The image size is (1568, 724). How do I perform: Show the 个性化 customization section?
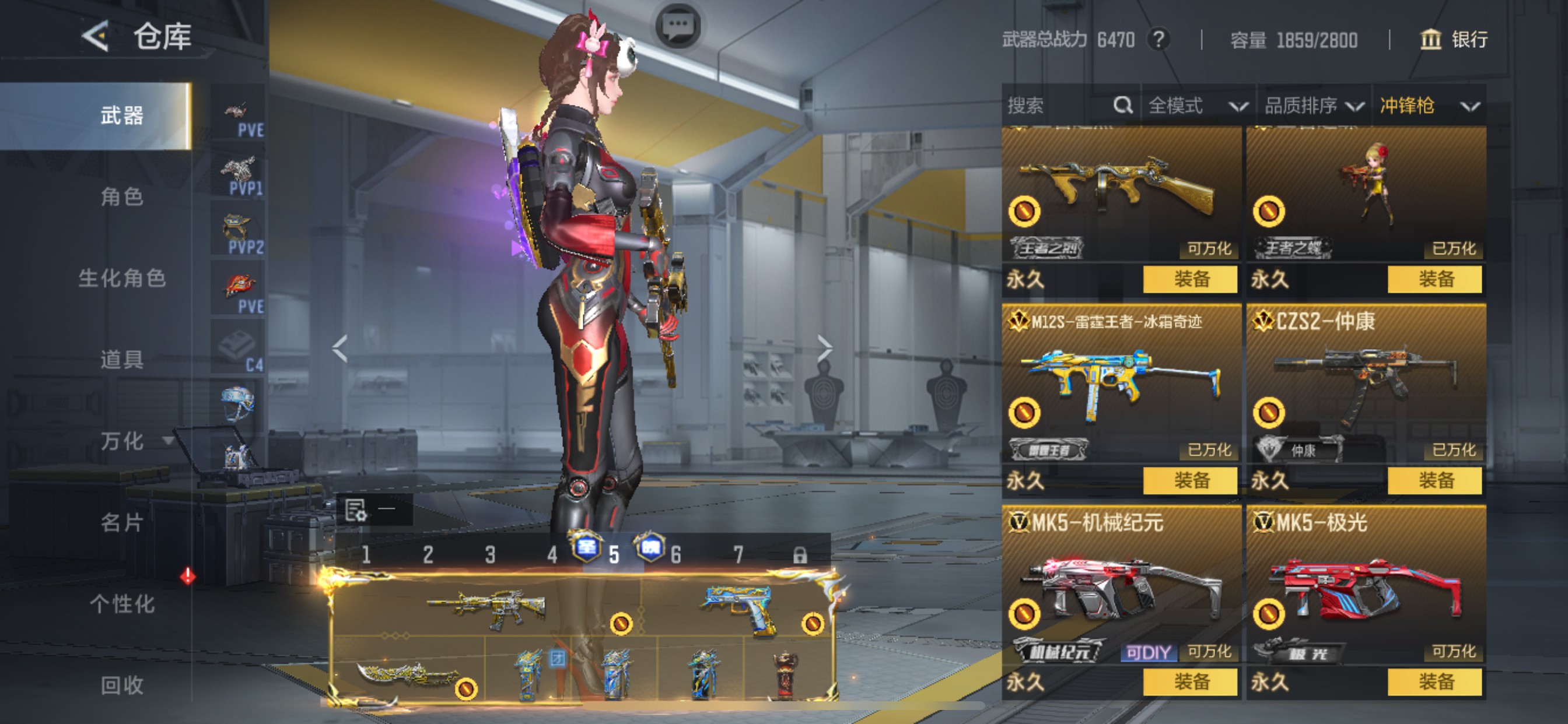coord(122,603)
